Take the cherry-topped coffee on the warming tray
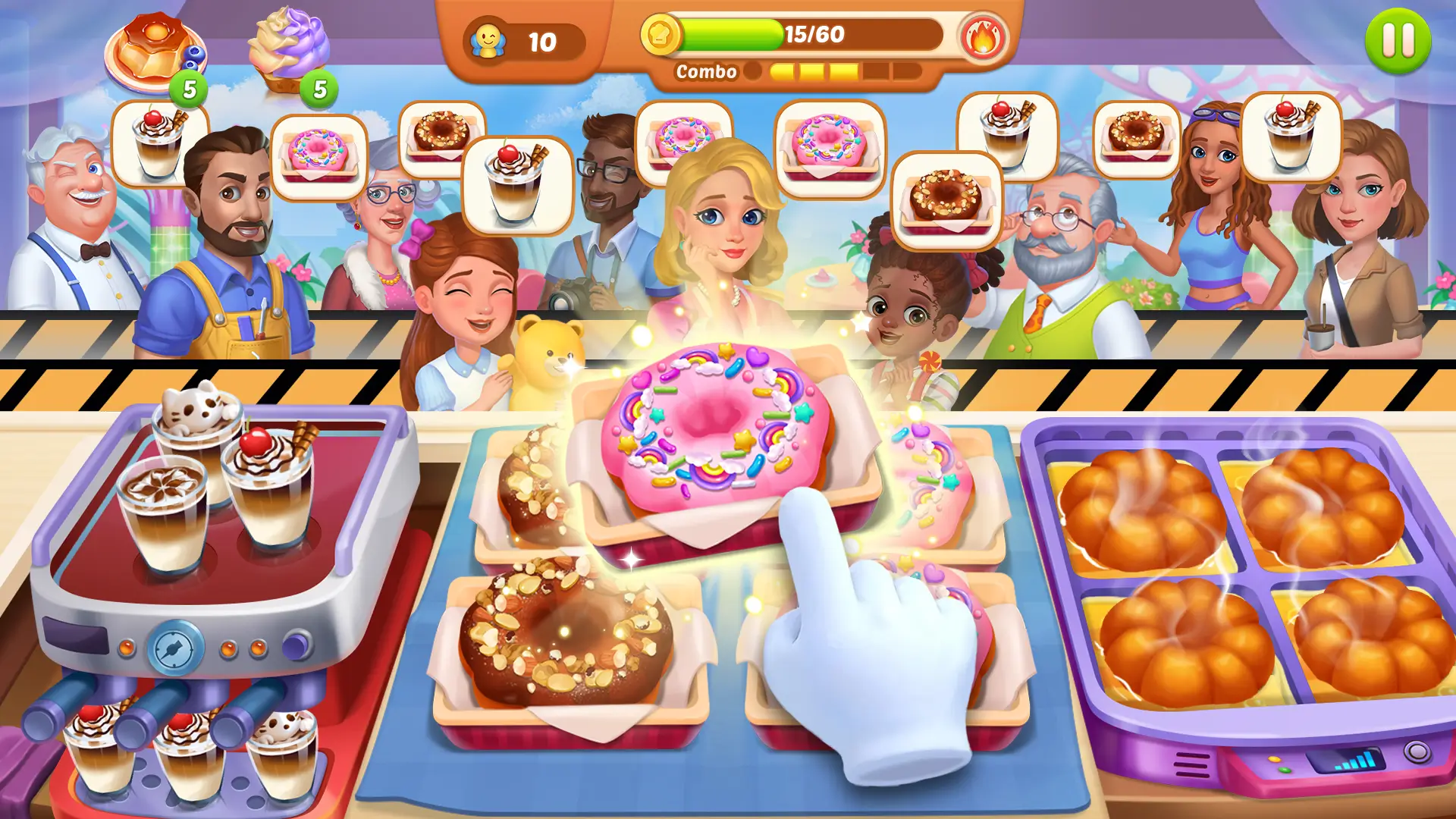 (267, 485)
